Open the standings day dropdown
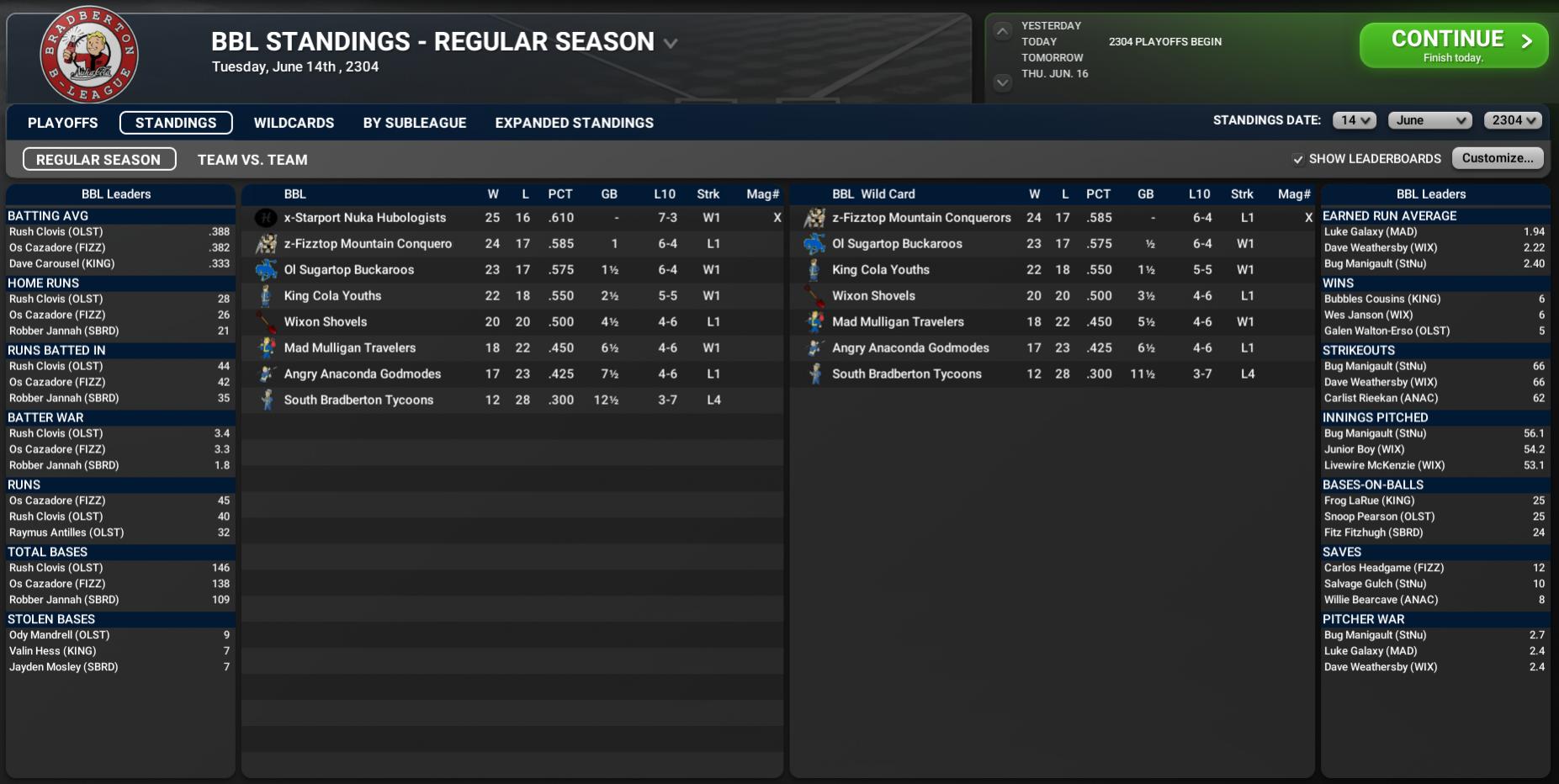The image size is (1559, 784). pyautogui.click(x=1354, y=120)
